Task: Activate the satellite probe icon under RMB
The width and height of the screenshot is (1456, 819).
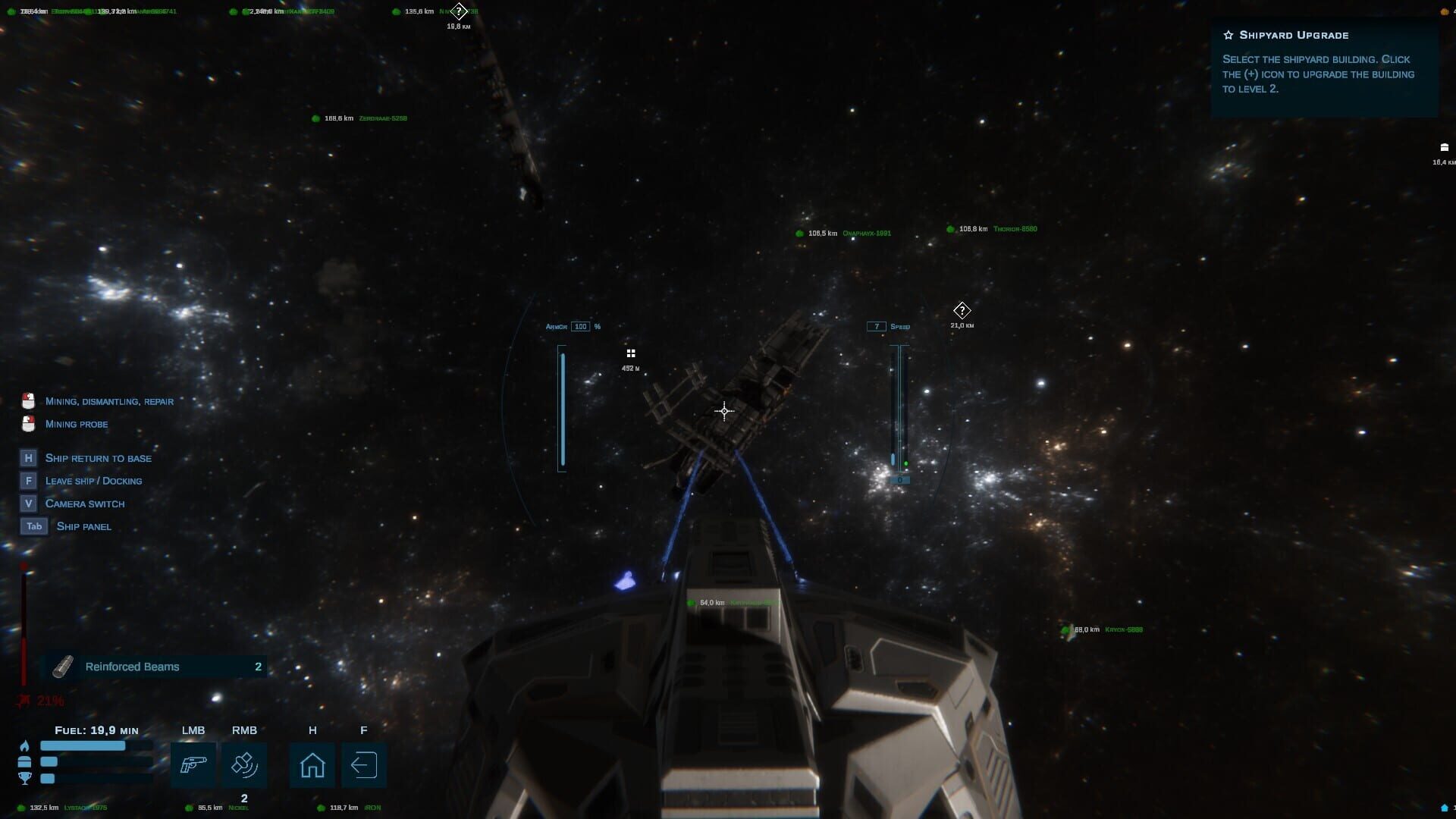Action: click(244, 764)
